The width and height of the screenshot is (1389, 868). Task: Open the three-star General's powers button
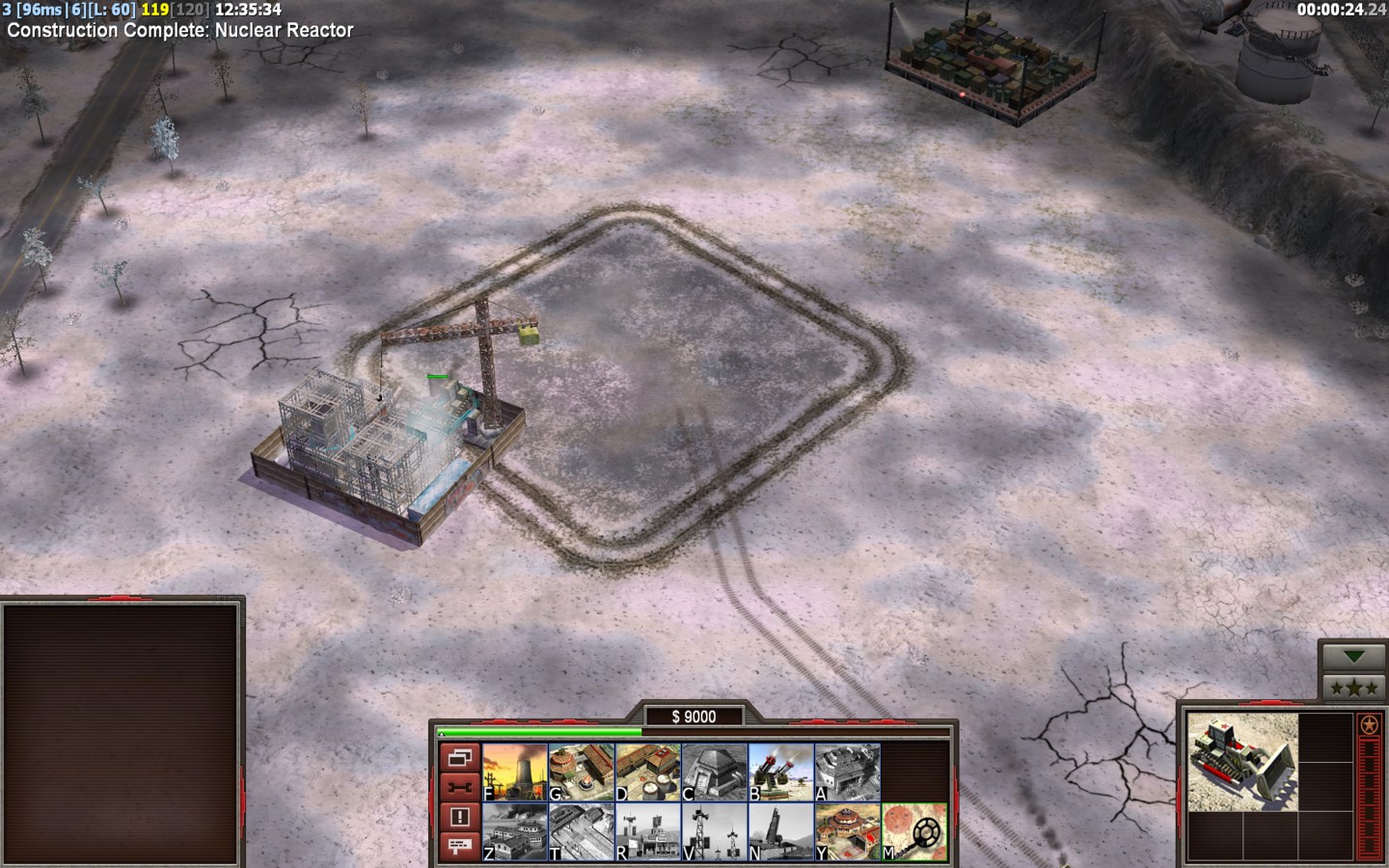tap(1354, 688)
